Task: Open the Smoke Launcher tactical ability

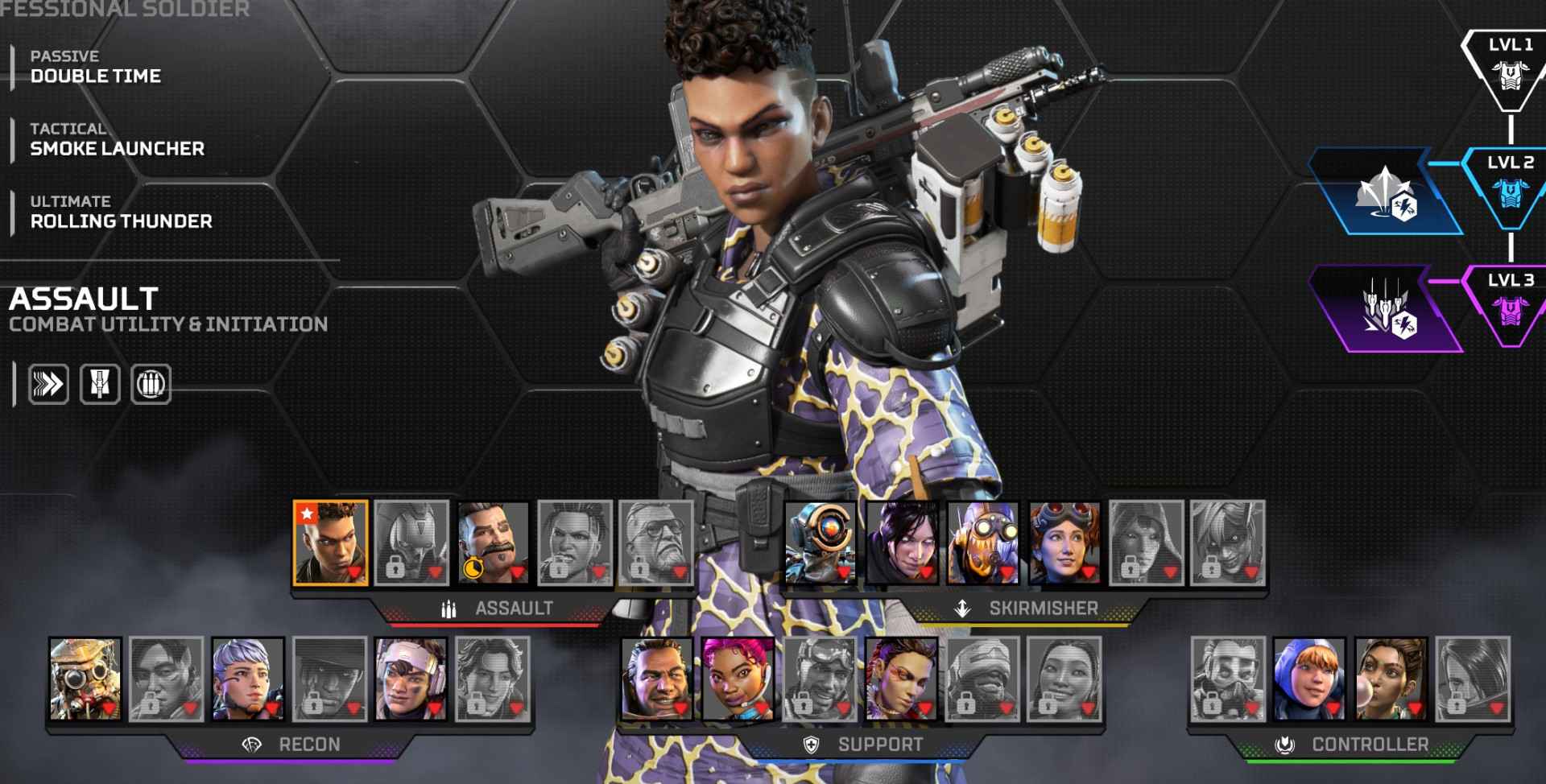Action: 116,149
